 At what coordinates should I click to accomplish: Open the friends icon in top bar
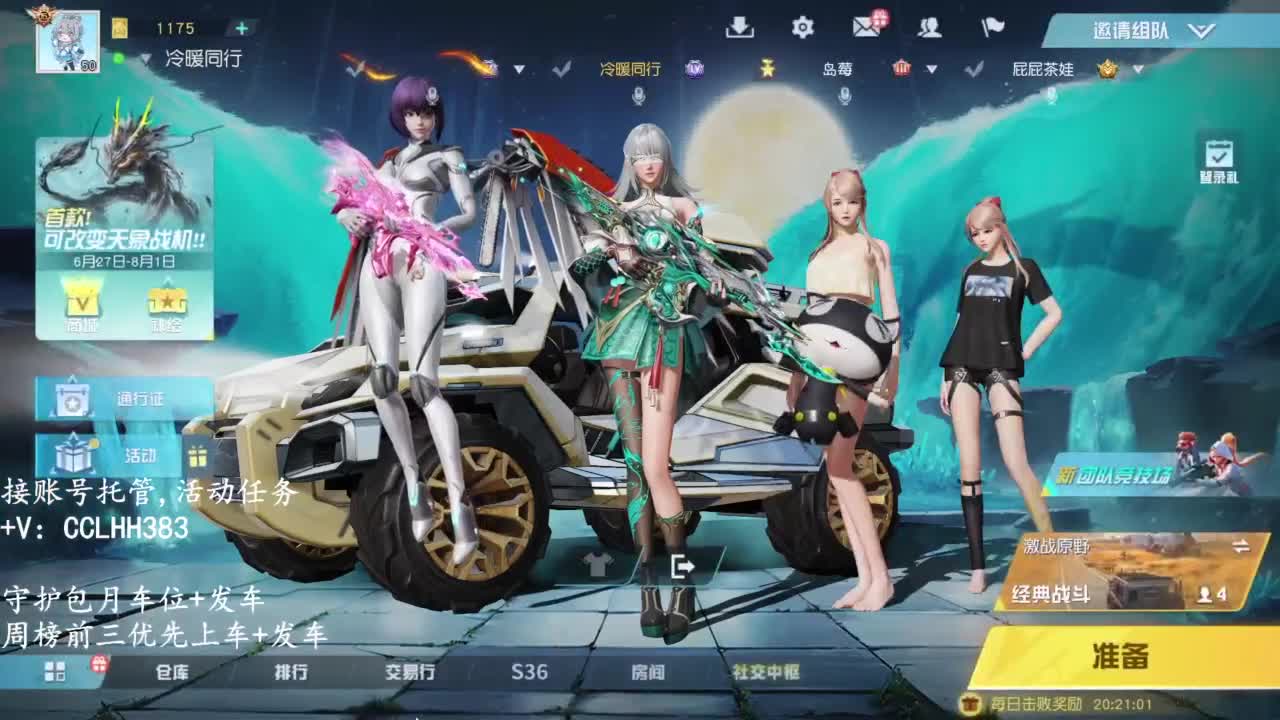coord(930,28)
